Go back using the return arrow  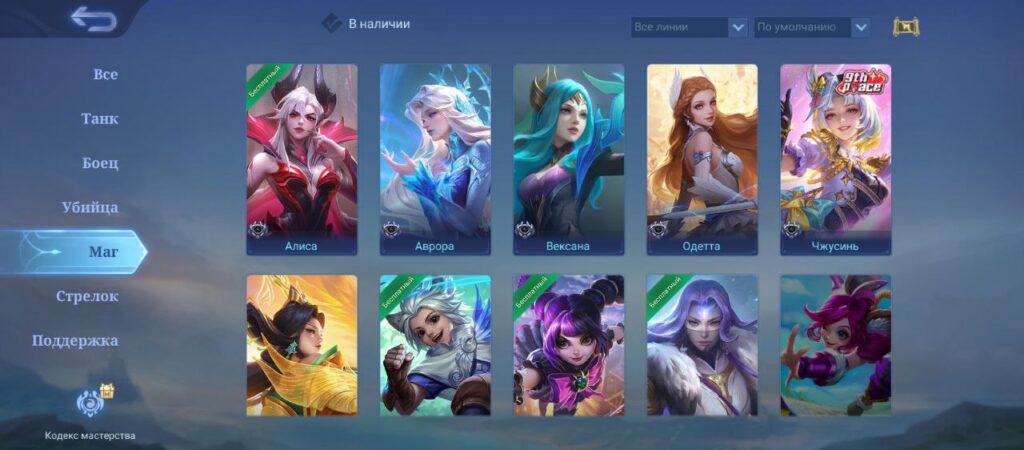pos(93,19)
